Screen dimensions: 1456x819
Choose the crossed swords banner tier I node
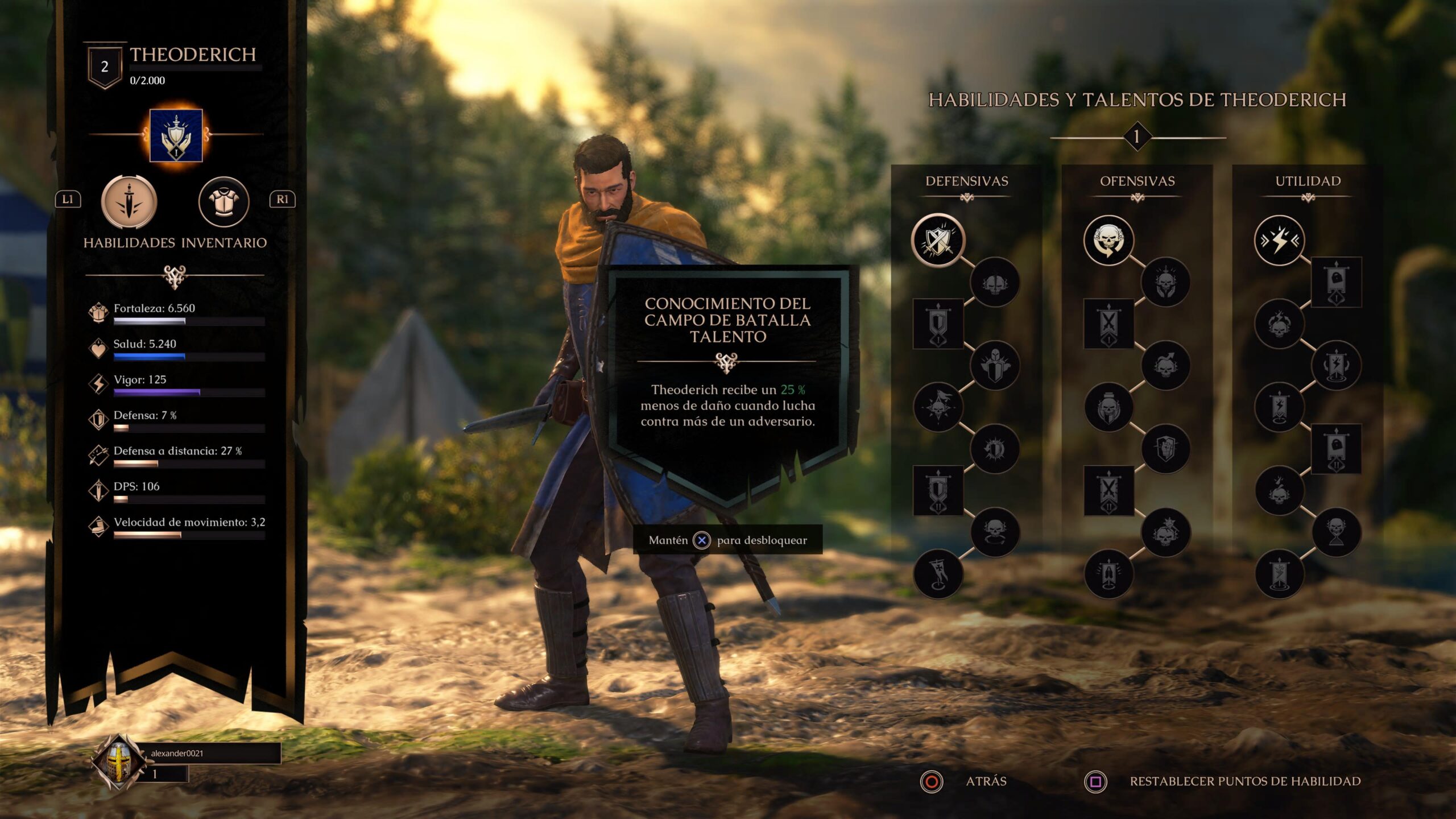[1108, 324]
